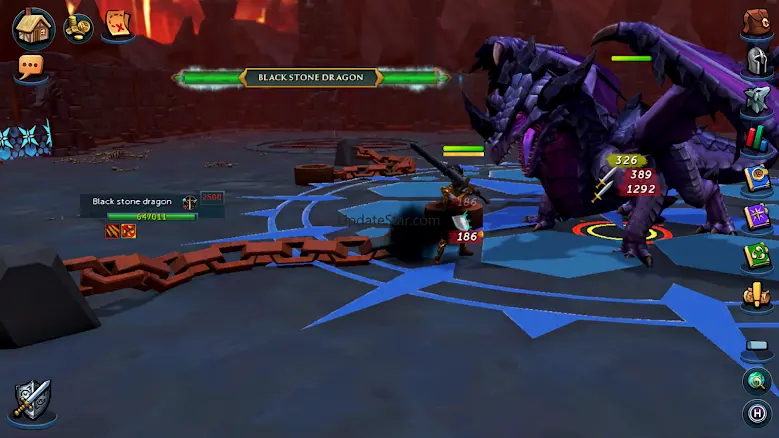Open the skills bar chart icon
The image size is (779, 438).
point(757,138)
